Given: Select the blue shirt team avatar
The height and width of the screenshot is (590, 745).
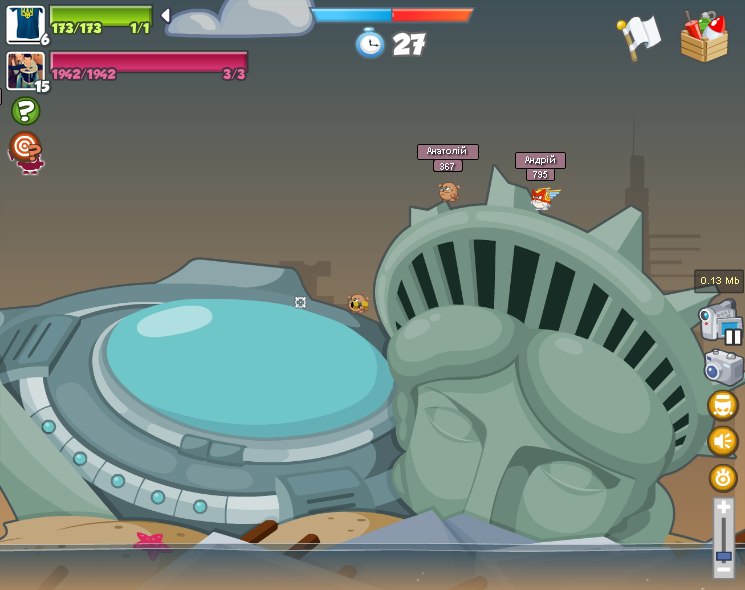Looking at the screenshot, I should [x=24, y=23].
